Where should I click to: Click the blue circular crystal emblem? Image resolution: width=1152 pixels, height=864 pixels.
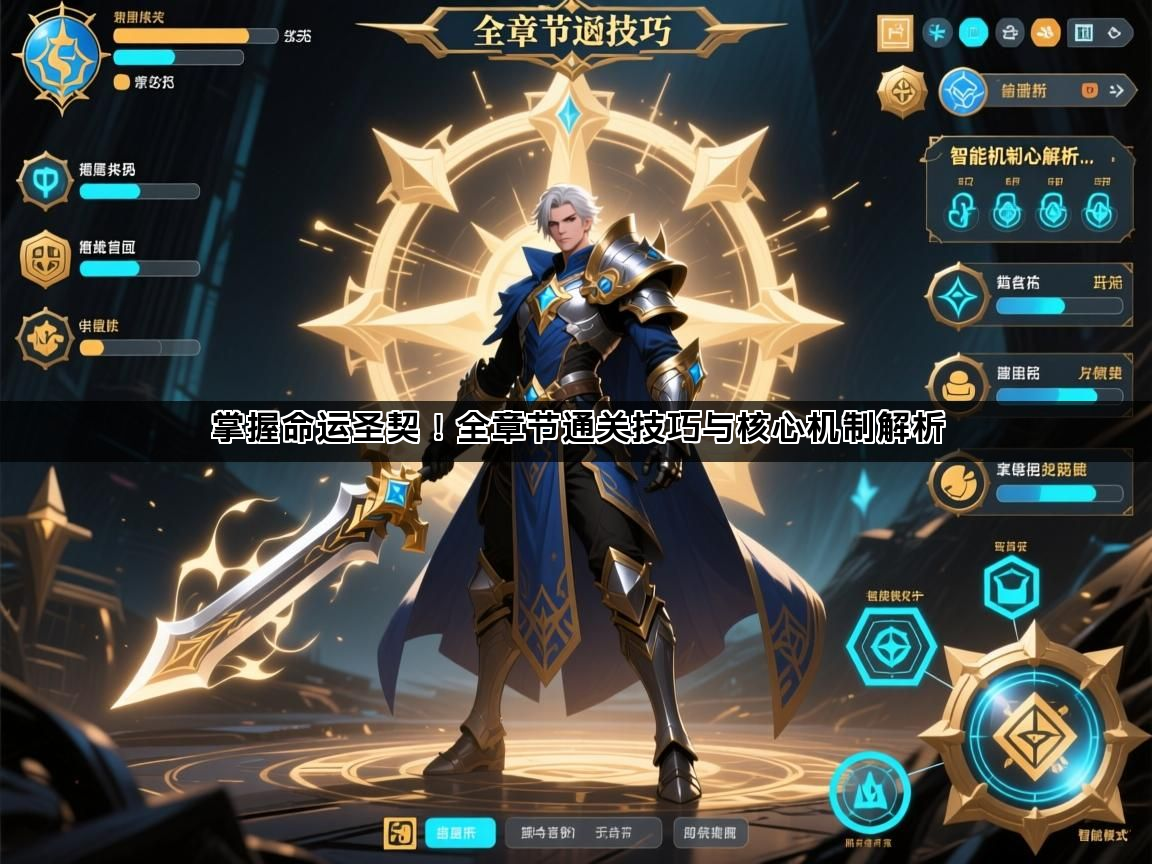[964, 92]
